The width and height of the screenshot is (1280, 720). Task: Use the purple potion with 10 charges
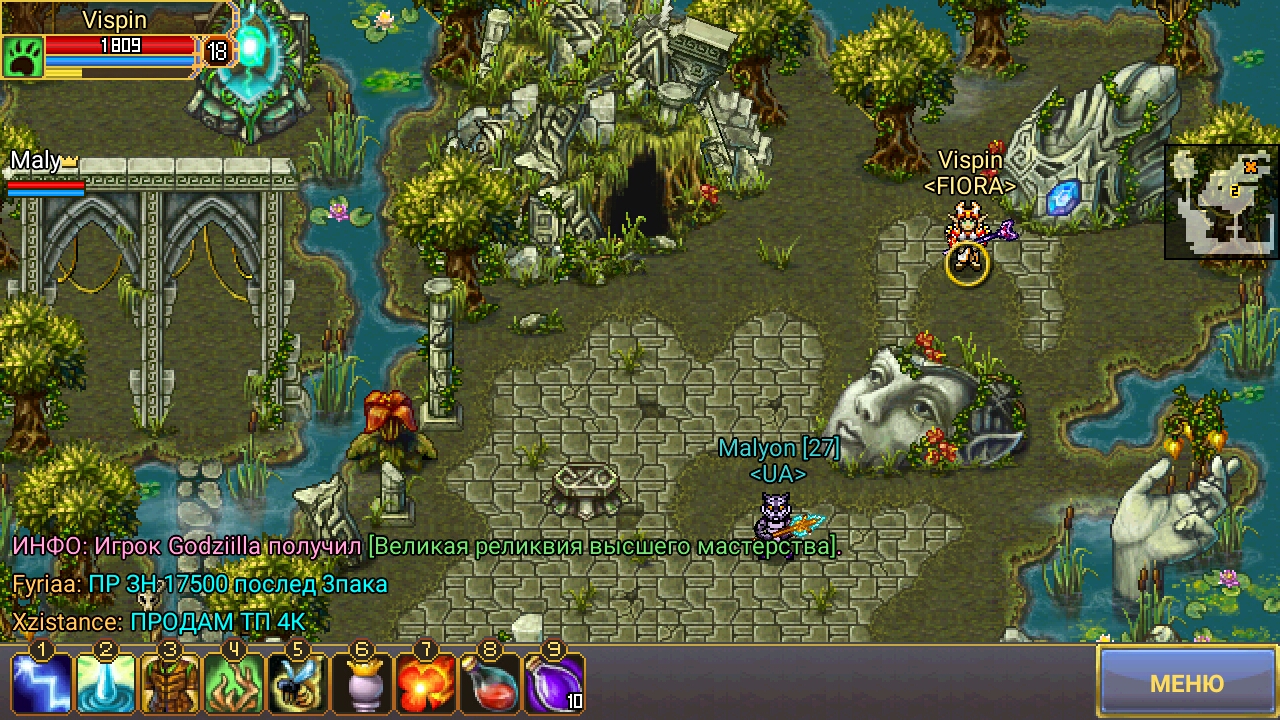click(554, 683)
